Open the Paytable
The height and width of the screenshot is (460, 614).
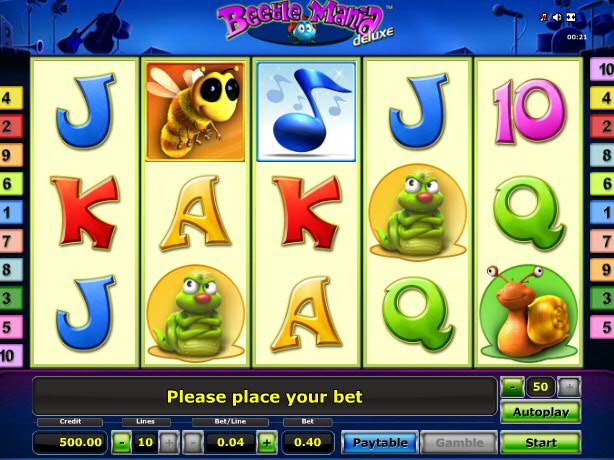(x=380, y=442)
